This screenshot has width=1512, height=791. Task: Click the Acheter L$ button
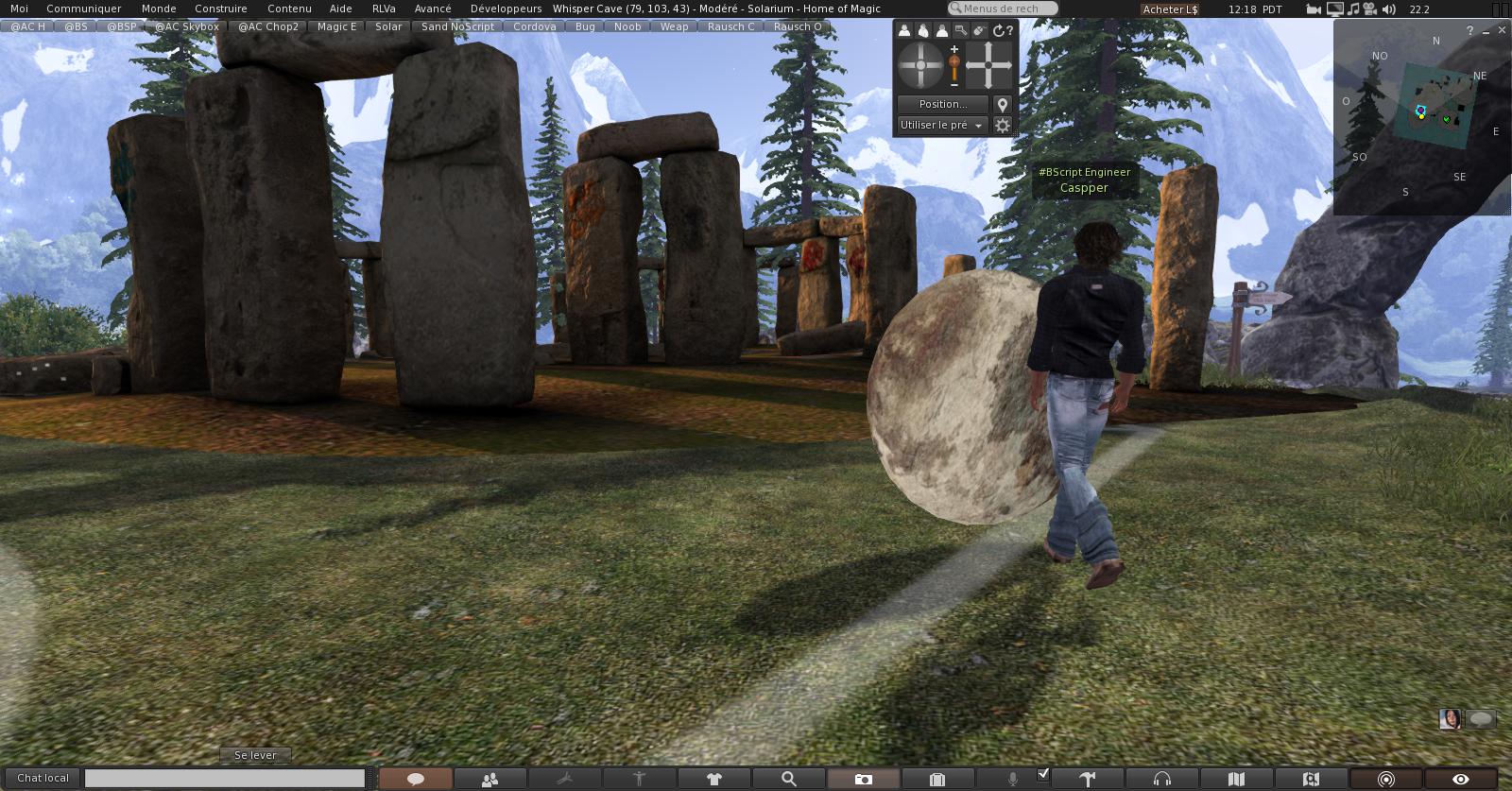(x=1170, y=9)
